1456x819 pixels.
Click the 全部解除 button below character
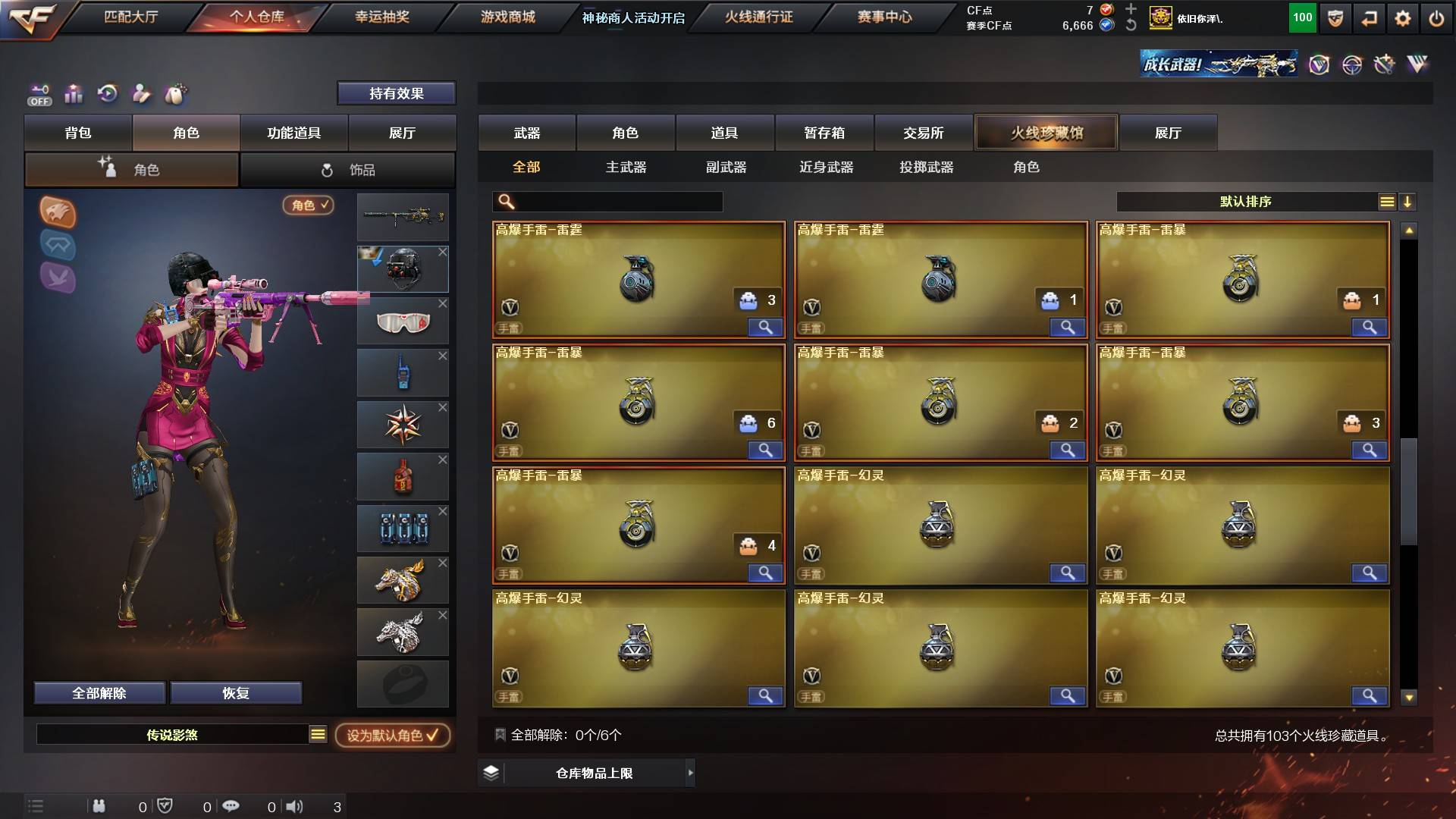tap(99, 692)
